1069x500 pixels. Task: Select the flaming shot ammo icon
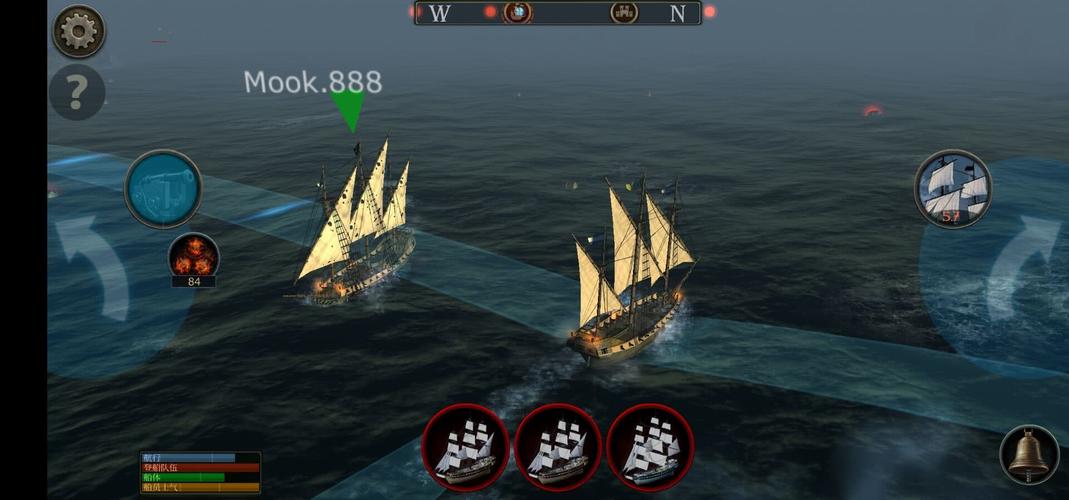click(193, 256)
